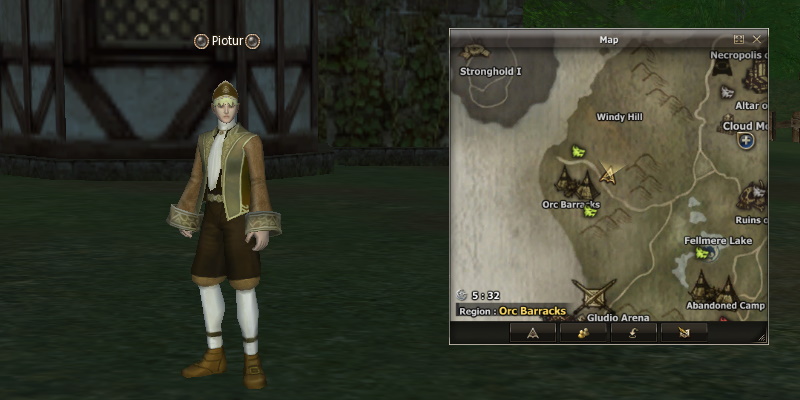Click the curved arrow button on map toolbar
Screen dimensions: 800x400
point(634,333)
